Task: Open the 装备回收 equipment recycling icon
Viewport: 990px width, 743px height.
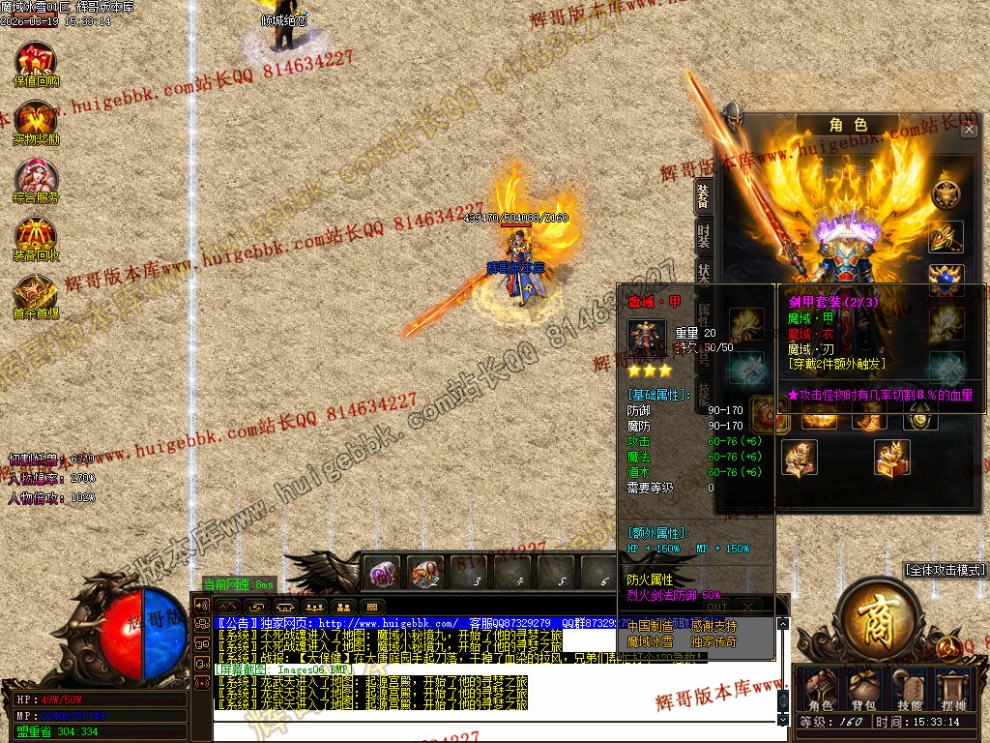Action: tap(36, 236)
